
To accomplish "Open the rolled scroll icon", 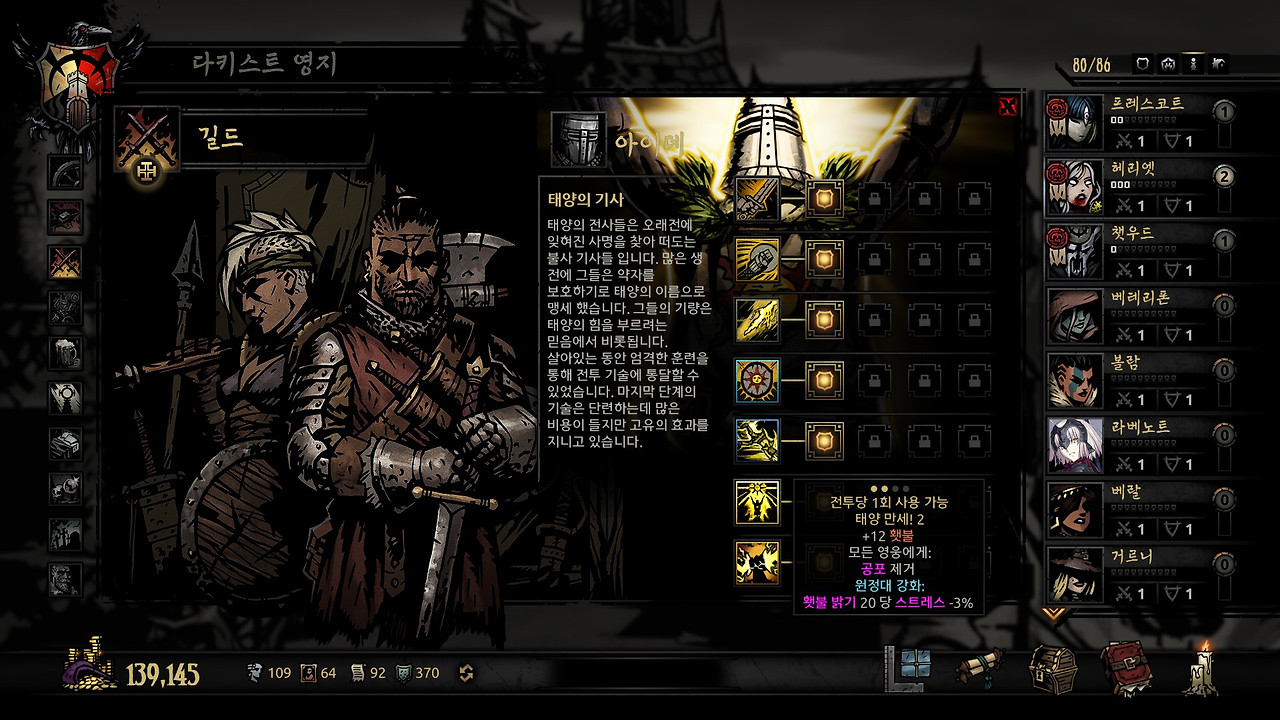I will (981, 667).
